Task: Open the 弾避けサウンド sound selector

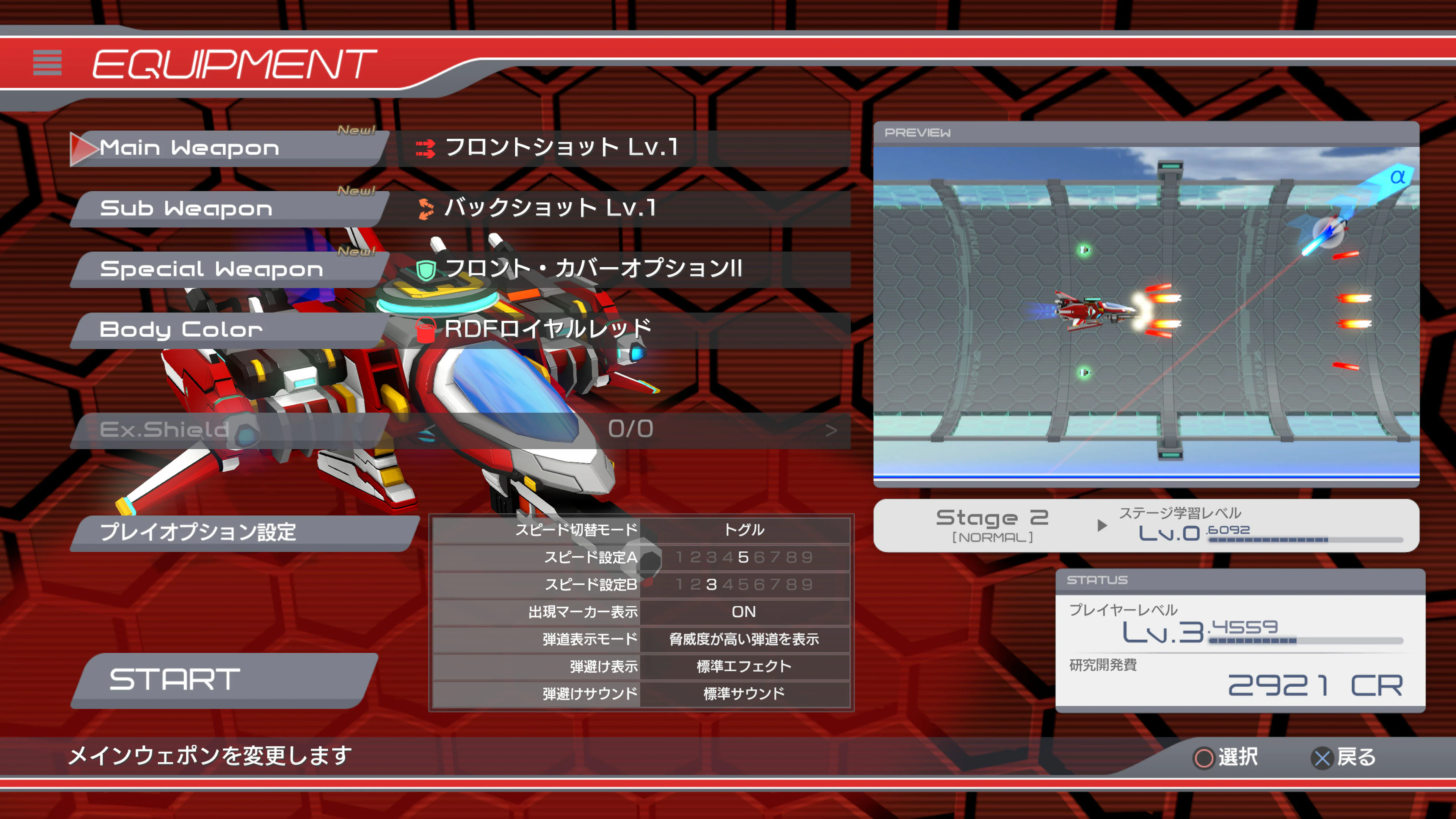Action: 745,694
